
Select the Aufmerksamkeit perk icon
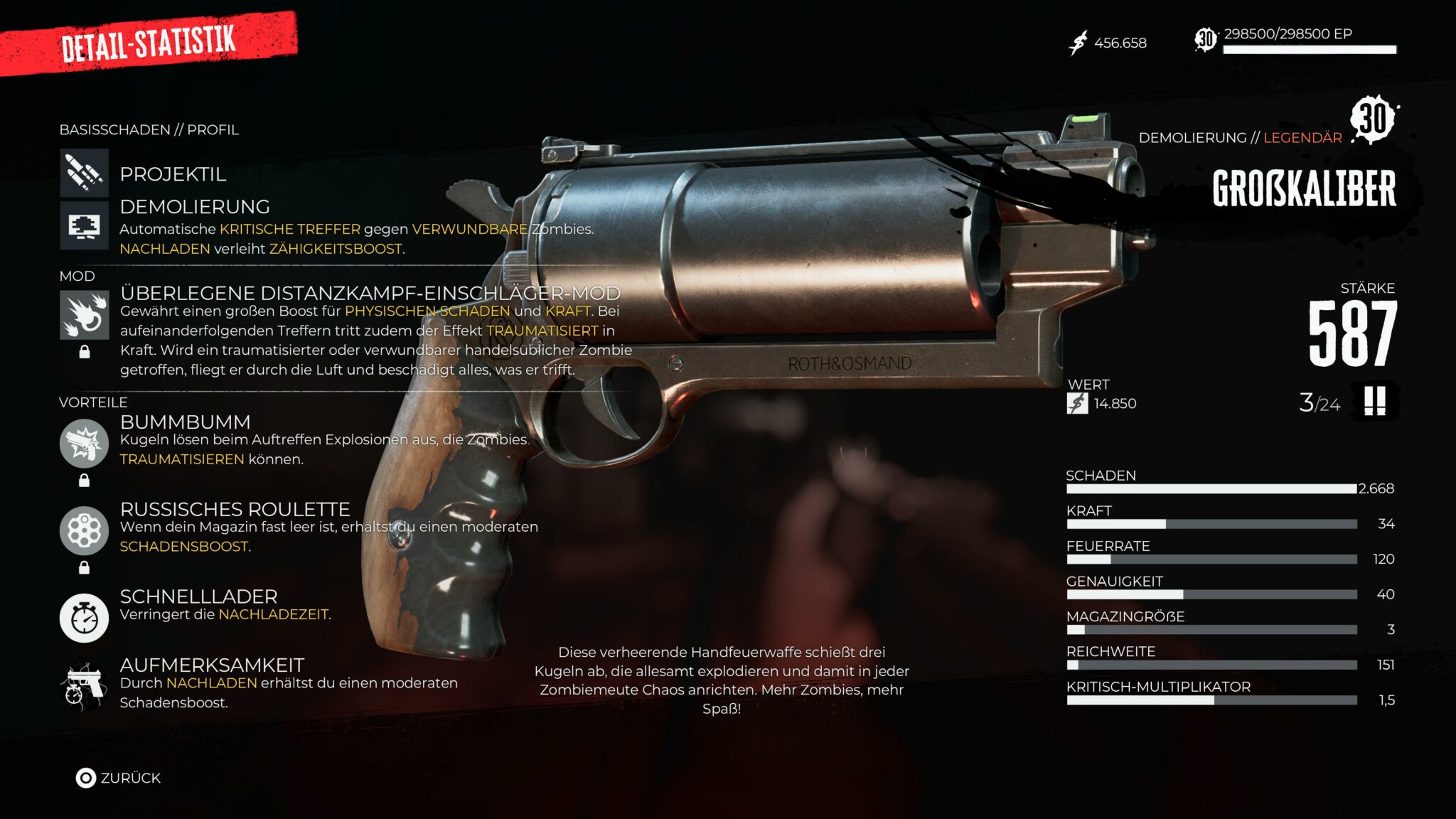[84, 686]
